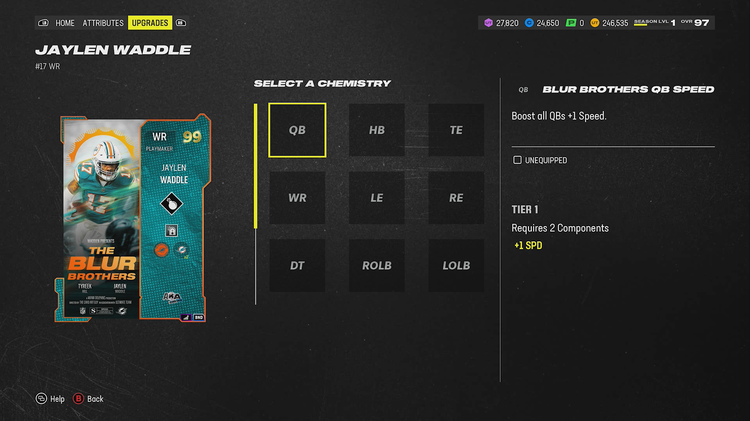Image resolution: width=750 pixels, height=421 pixels.
Task: Pick the RE chemistry tile
Action: click(456, 198)
